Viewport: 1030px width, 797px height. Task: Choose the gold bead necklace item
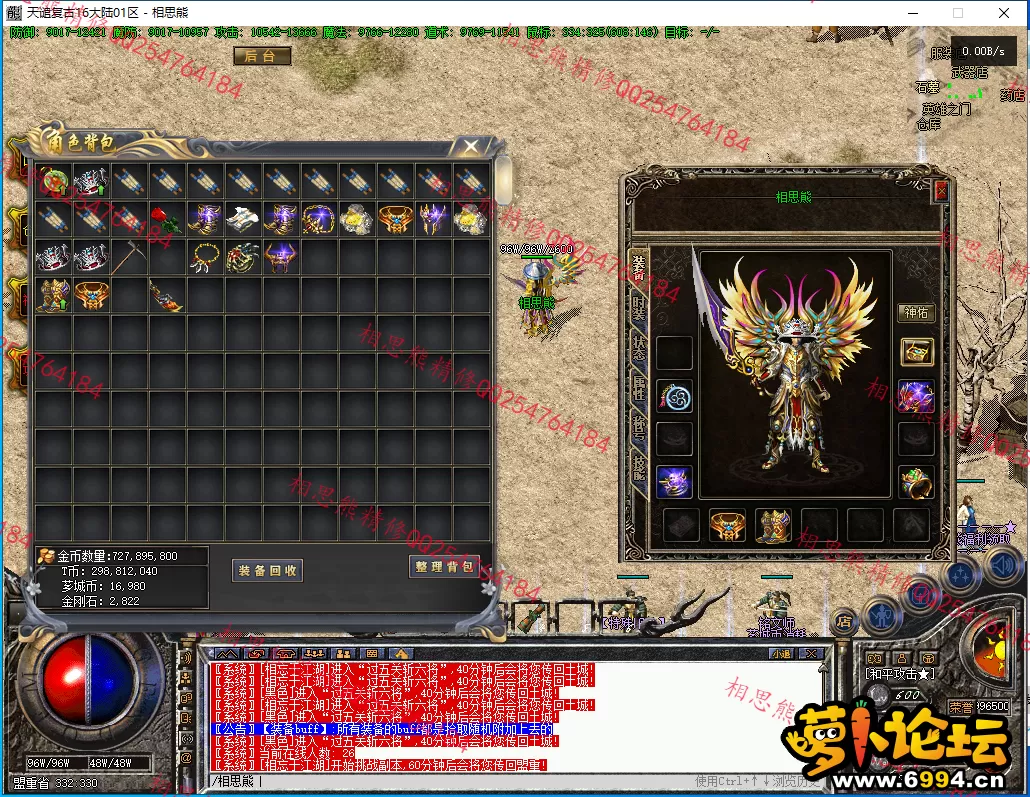coord(205,258)
